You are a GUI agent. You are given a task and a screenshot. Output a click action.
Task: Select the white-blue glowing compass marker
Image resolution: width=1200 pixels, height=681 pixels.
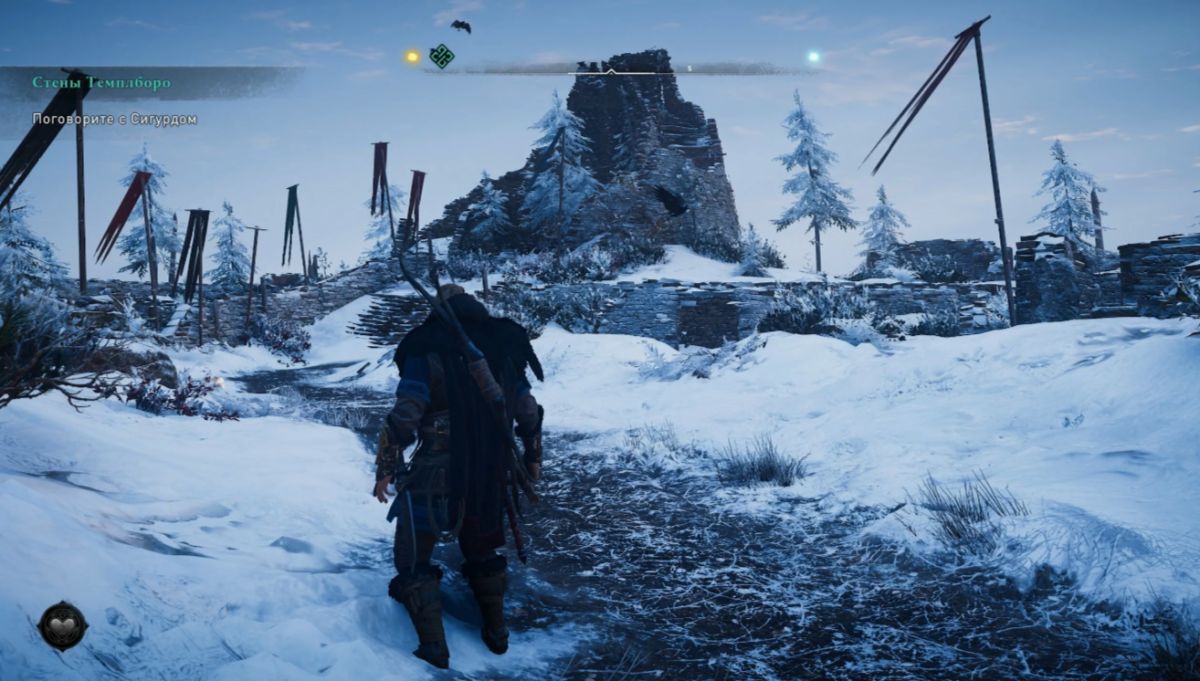(813, 57)
